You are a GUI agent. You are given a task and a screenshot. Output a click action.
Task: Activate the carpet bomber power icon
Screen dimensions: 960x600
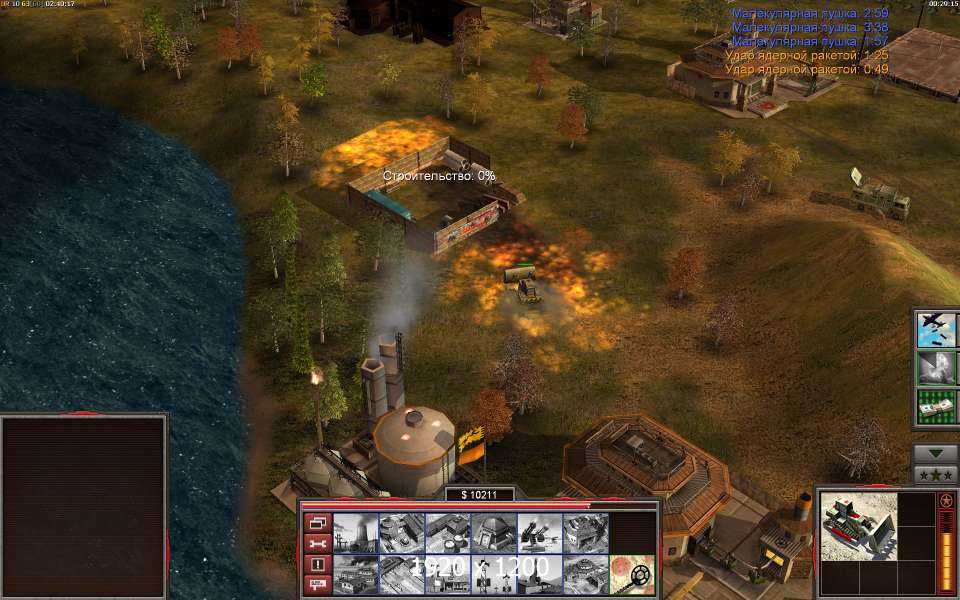click(x=934, y=329)
